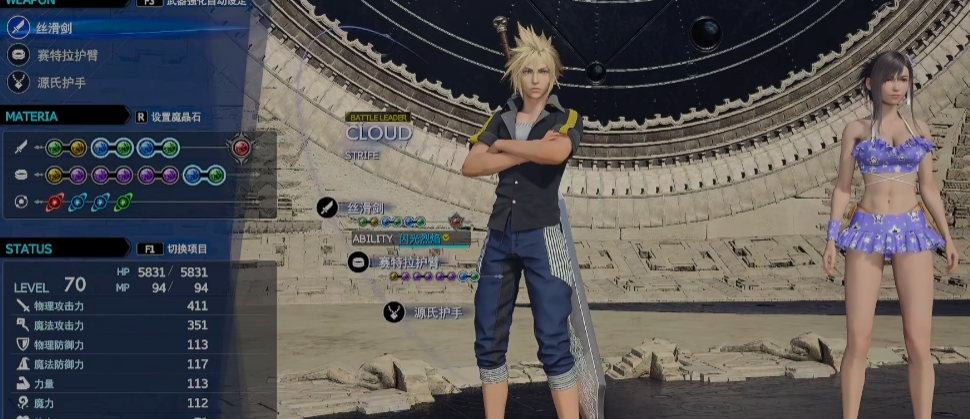This screenshot has height=419, width=970.
Task: Select the 源氏护手 accessory entry
Action: pos(64,83)
